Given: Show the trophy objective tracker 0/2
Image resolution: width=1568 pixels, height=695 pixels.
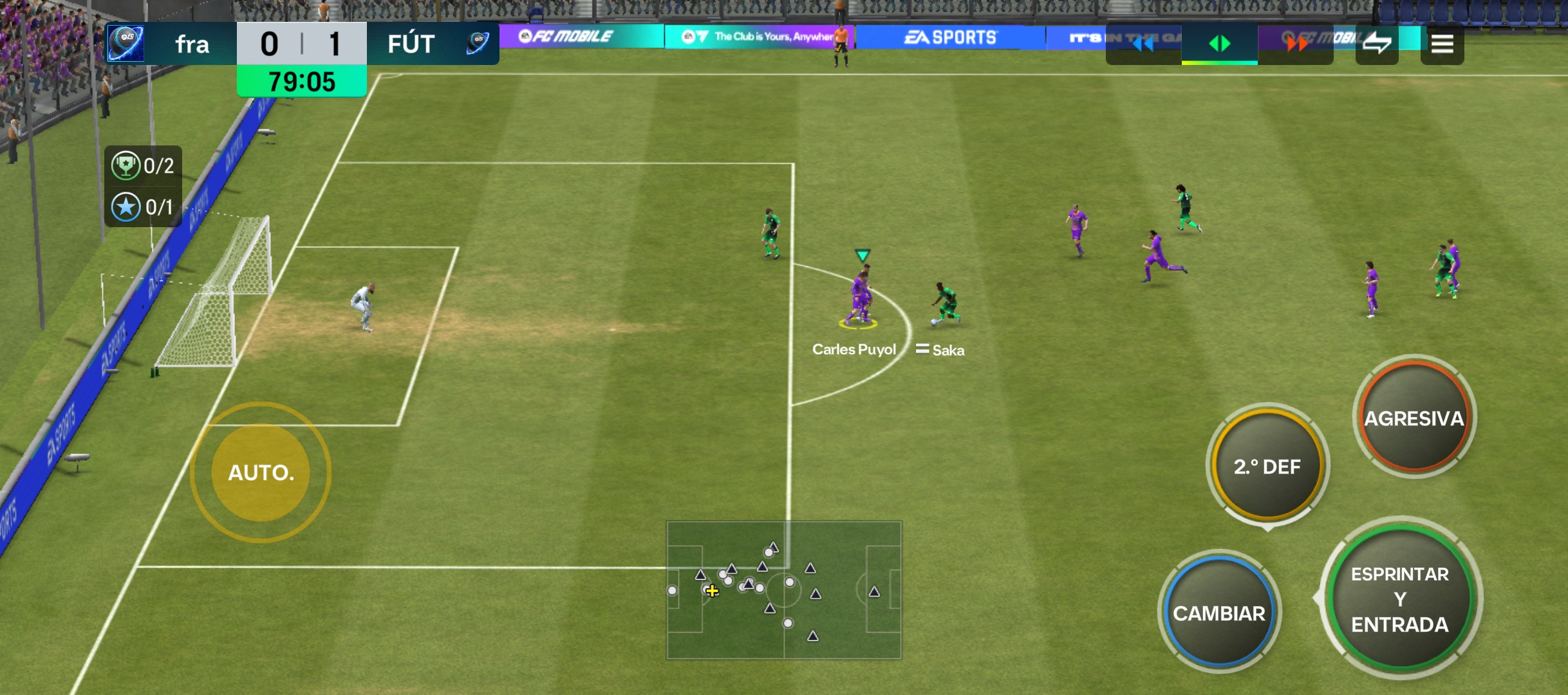Looking at the screenshot, I should point(143,166).
